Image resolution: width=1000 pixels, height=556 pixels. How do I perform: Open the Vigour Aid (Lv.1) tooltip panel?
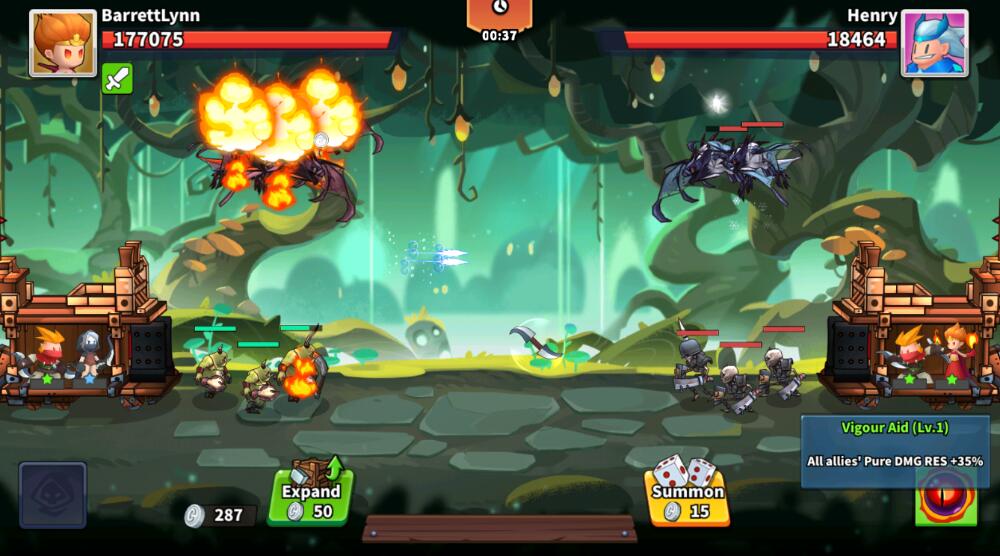coord(895,450)
